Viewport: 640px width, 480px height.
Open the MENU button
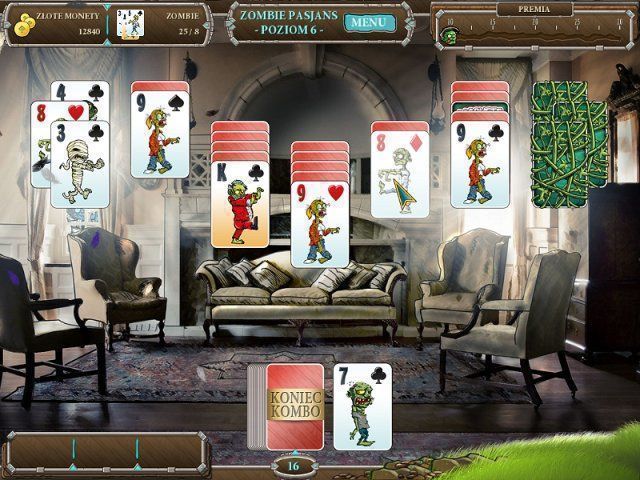click(366, 22)
